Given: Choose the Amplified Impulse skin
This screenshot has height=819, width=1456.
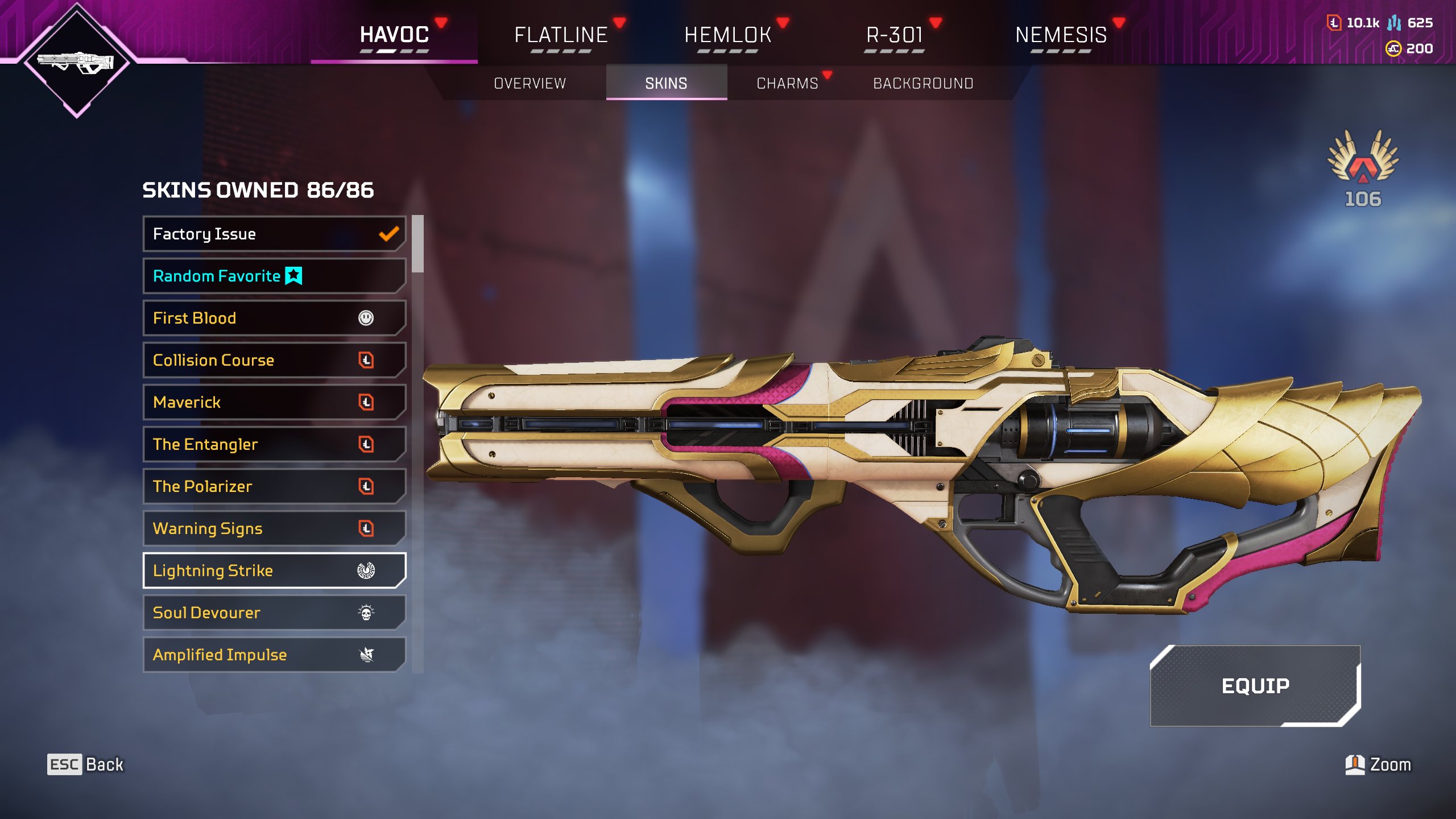Looking at the screenshot, I should 274,655.
